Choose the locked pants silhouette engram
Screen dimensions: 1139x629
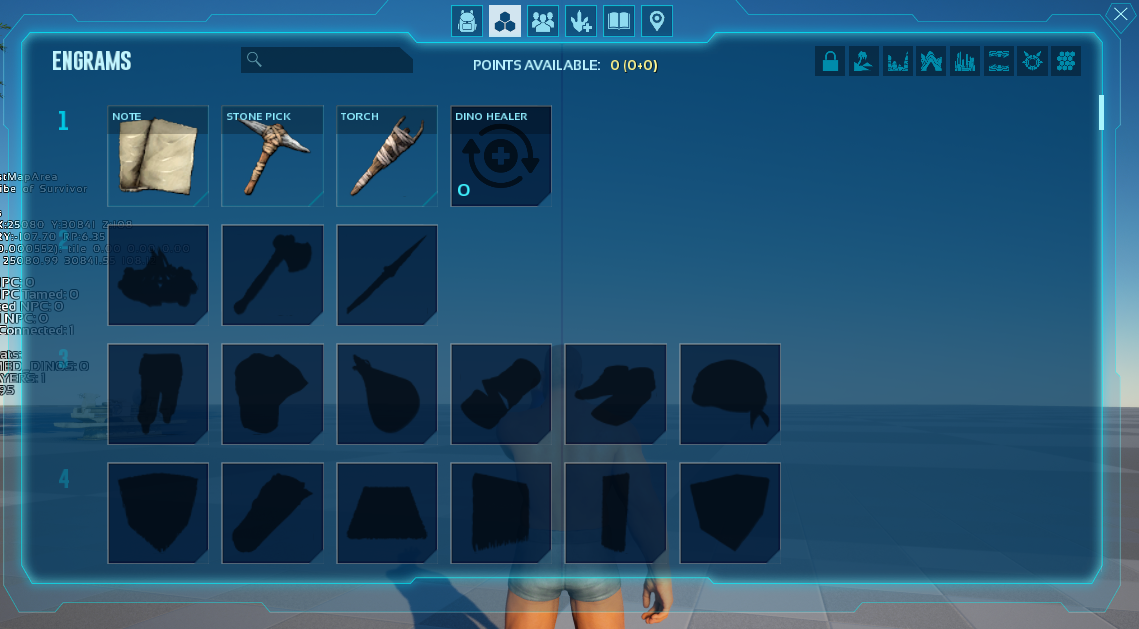click(158, 394)
